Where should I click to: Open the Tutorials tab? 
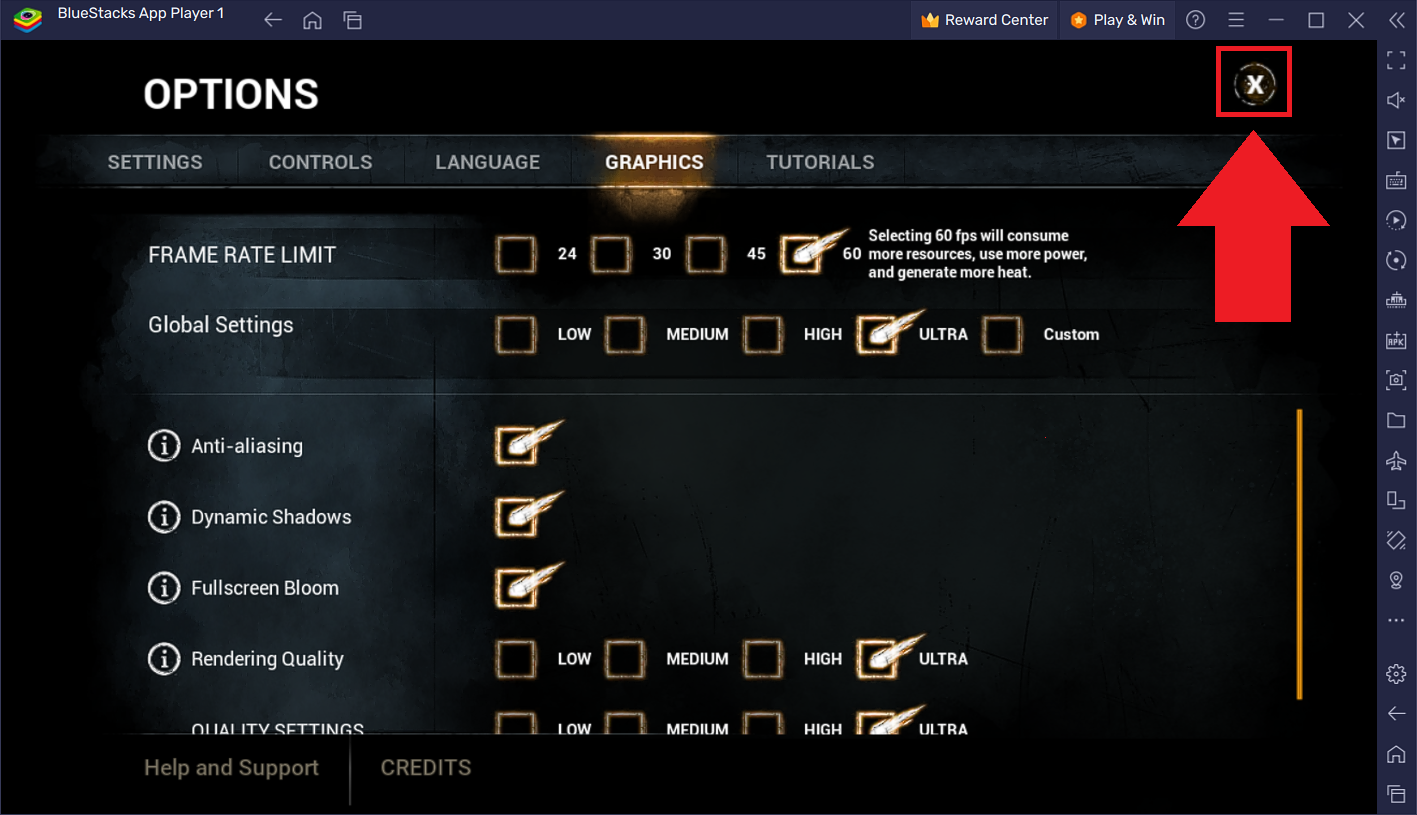[x=820, y=162]
